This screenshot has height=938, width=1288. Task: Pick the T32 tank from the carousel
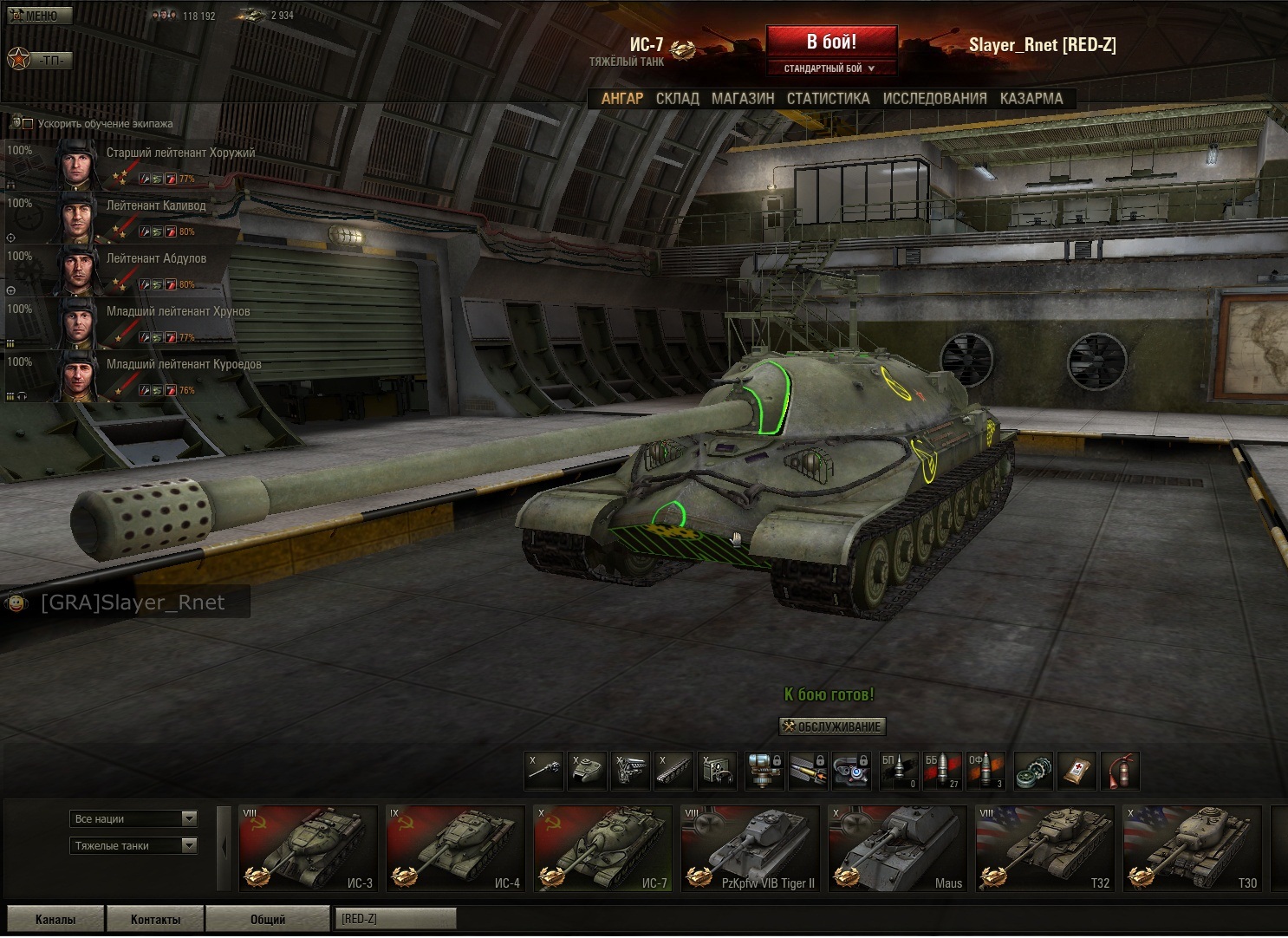(x=1044, y=848)
